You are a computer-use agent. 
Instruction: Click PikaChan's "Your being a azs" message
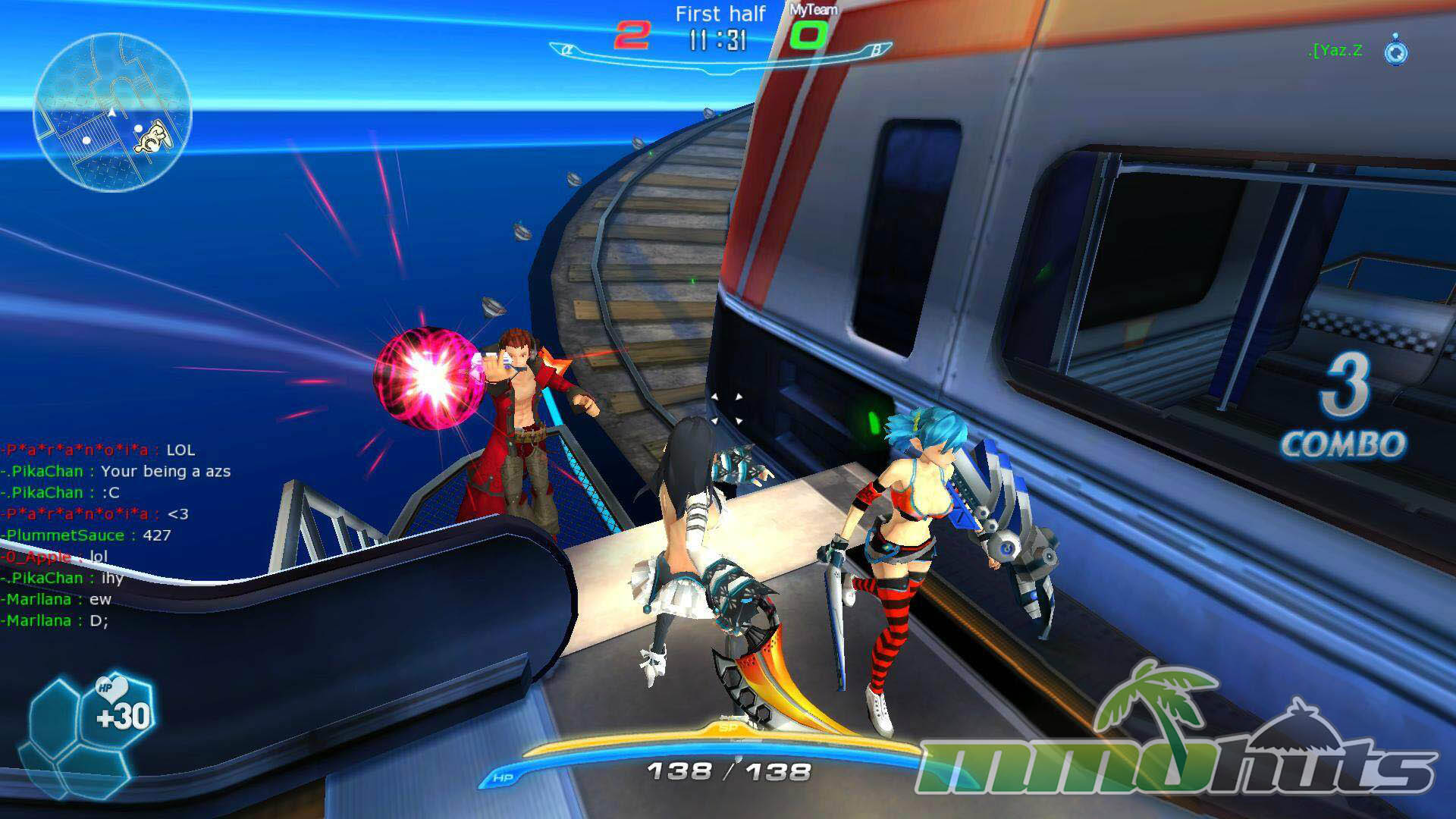(x=165, y=472)
